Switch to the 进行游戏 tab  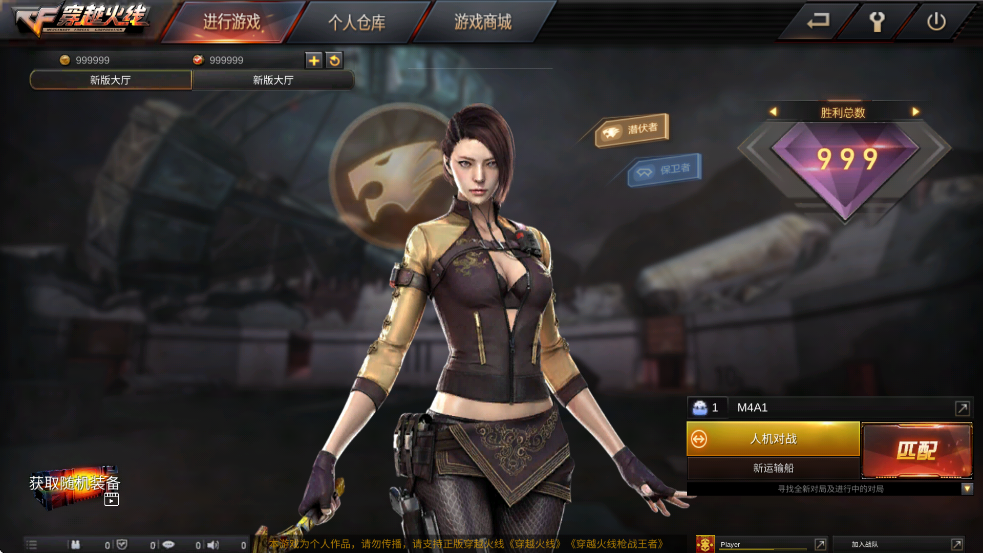(x=231, y=22)
